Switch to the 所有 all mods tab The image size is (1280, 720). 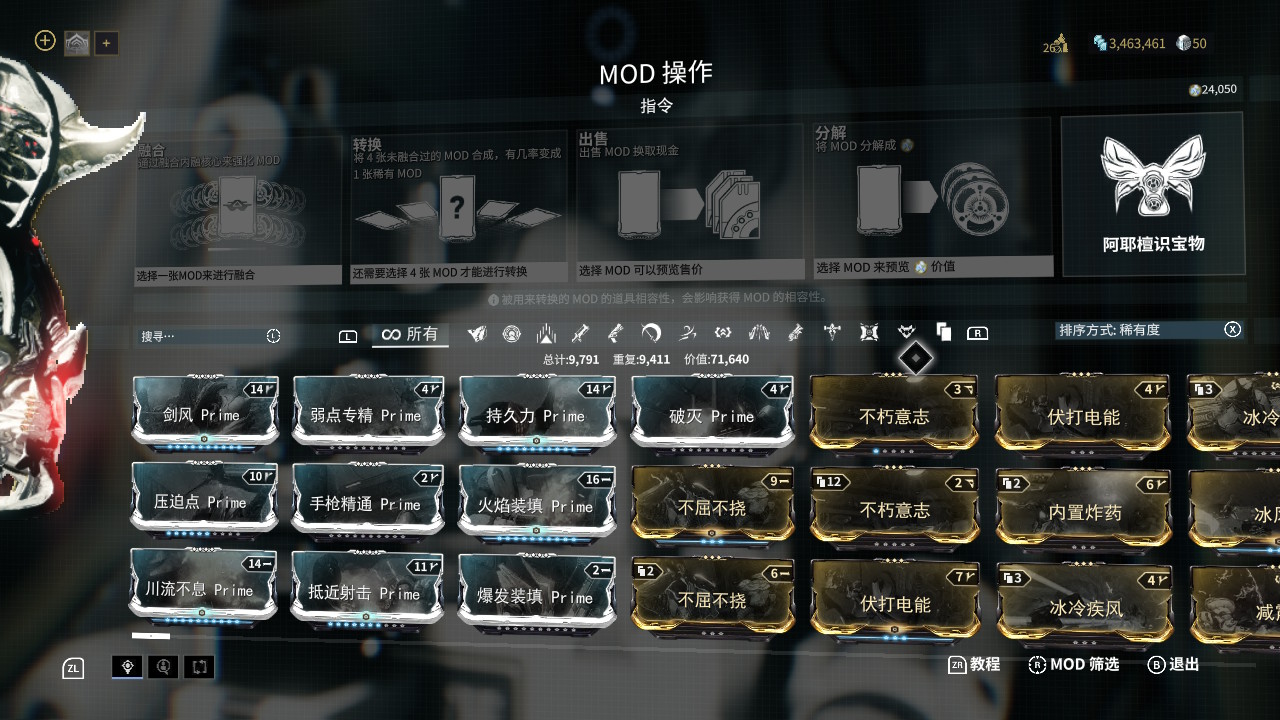point(410,334)
